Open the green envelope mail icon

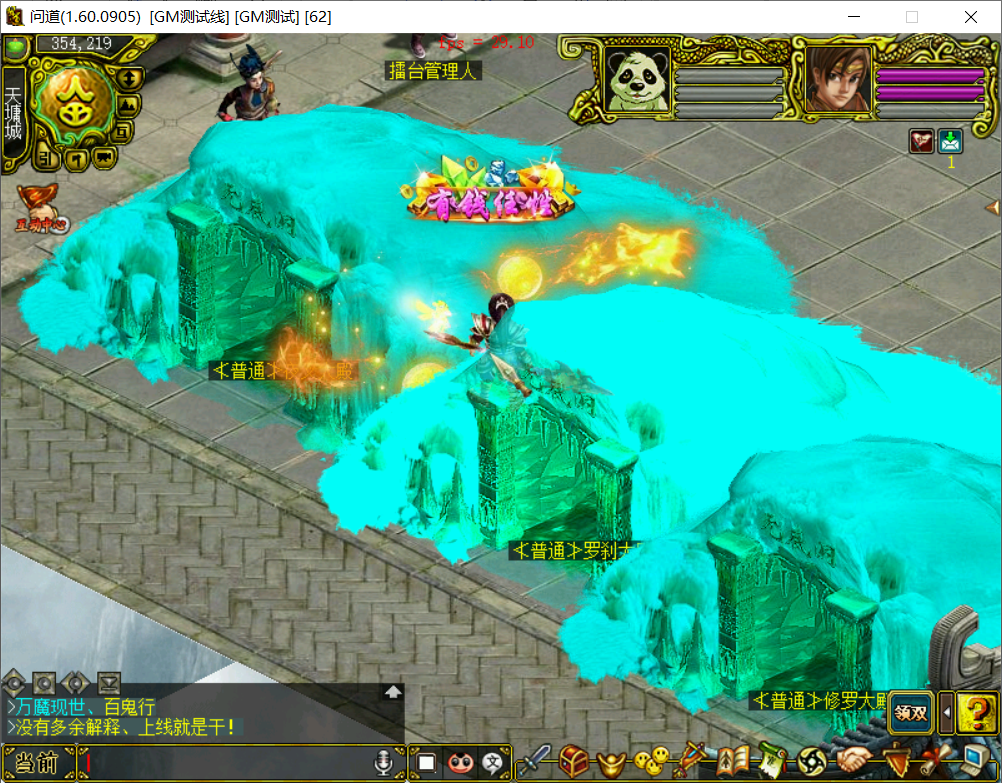[x=950, y=141]
